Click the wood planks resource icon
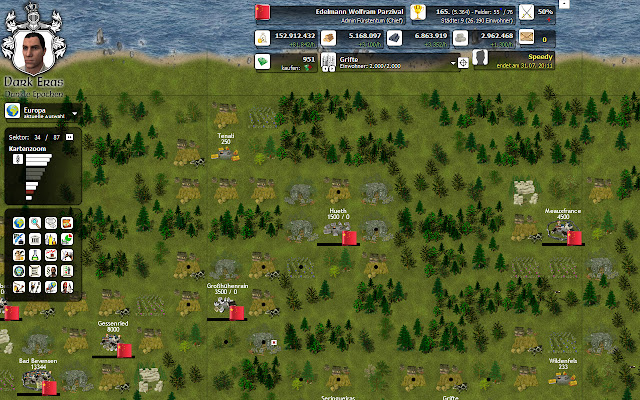Screen dimensions: 640x400 [326, 39]
